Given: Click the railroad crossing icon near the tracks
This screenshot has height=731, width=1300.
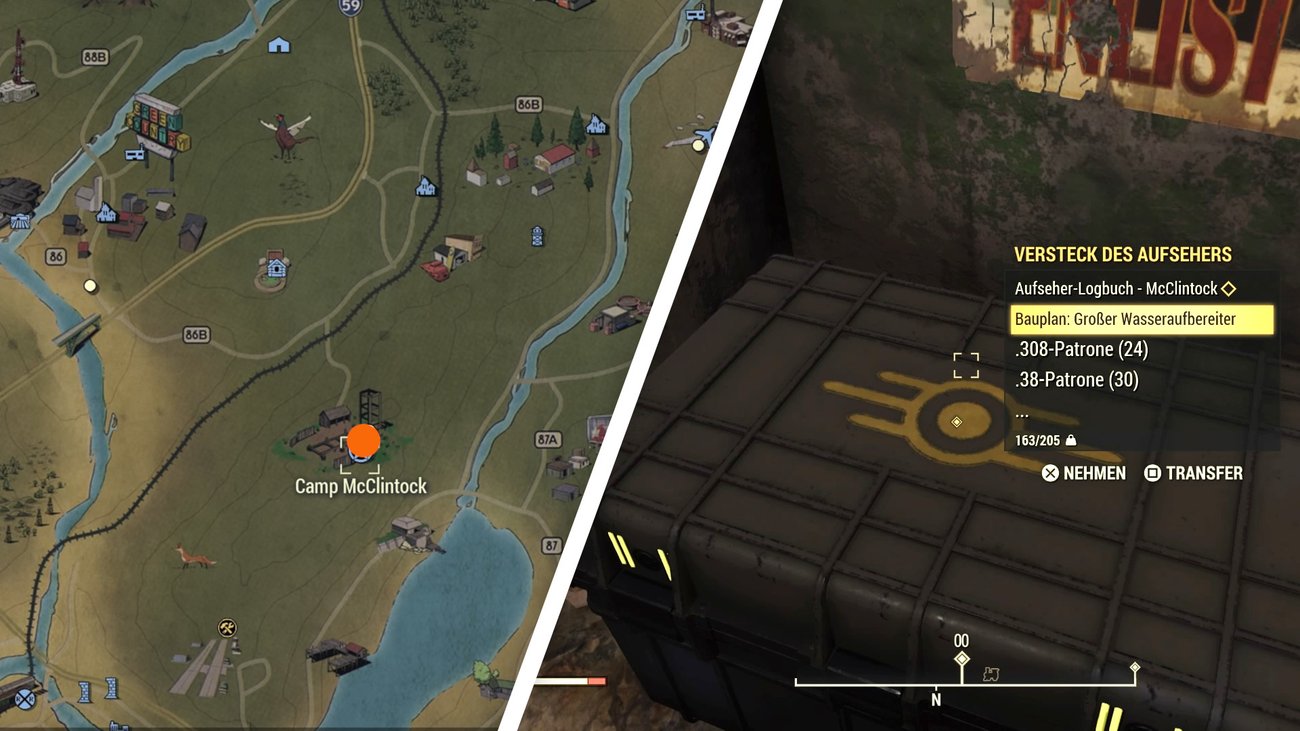Looking at the screenshot, I should point(24,698).
